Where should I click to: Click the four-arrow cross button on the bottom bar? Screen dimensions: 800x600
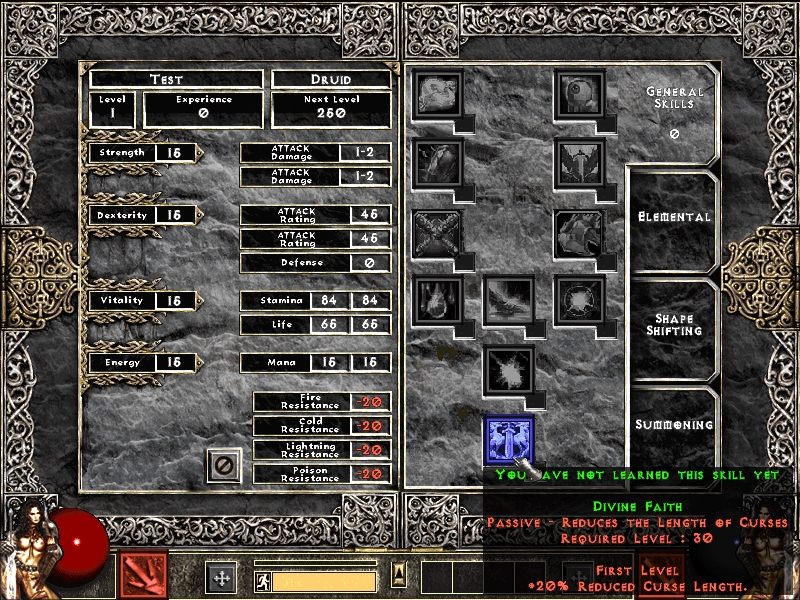click(221, 577)
